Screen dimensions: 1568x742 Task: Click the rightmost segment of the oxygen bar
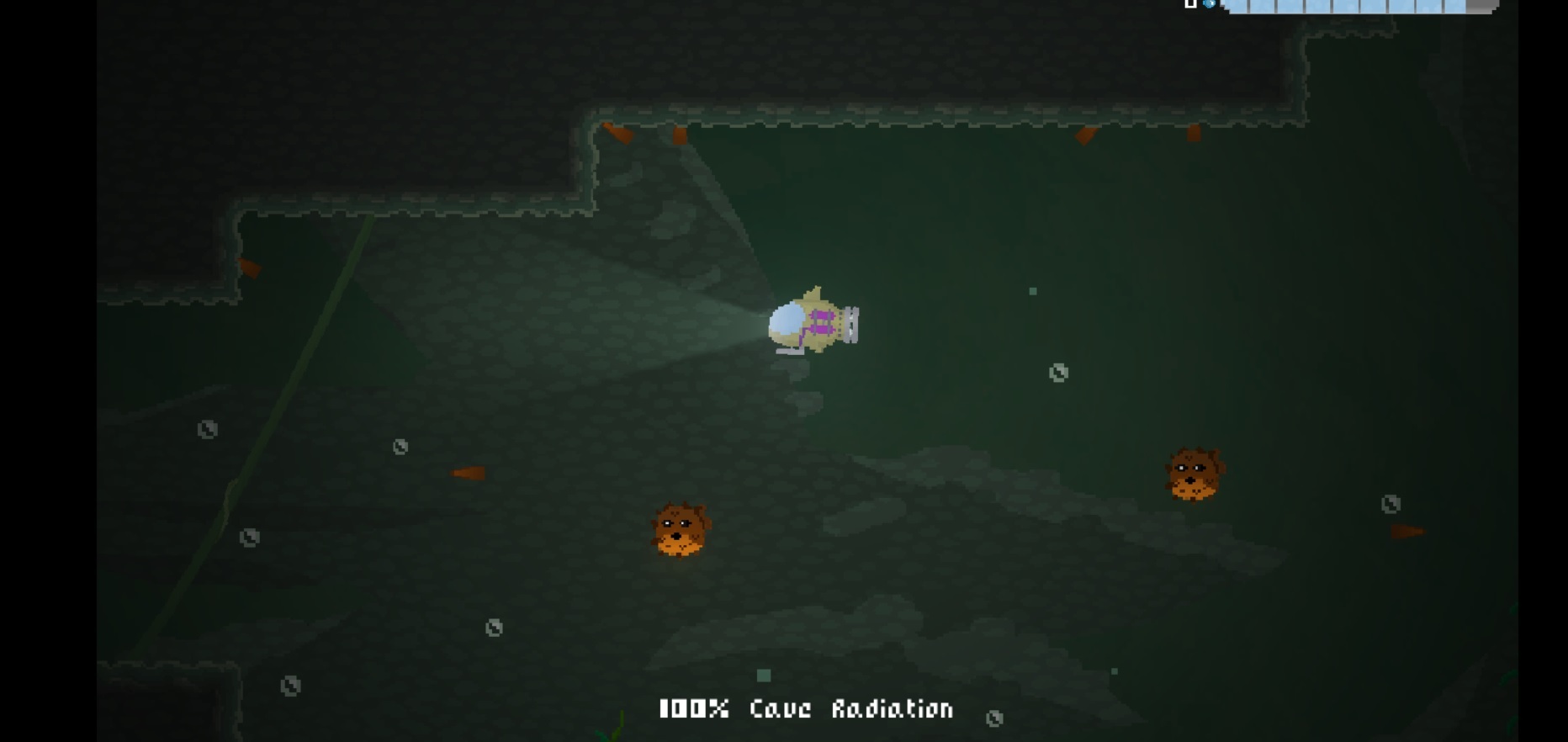coord(1455,7)
